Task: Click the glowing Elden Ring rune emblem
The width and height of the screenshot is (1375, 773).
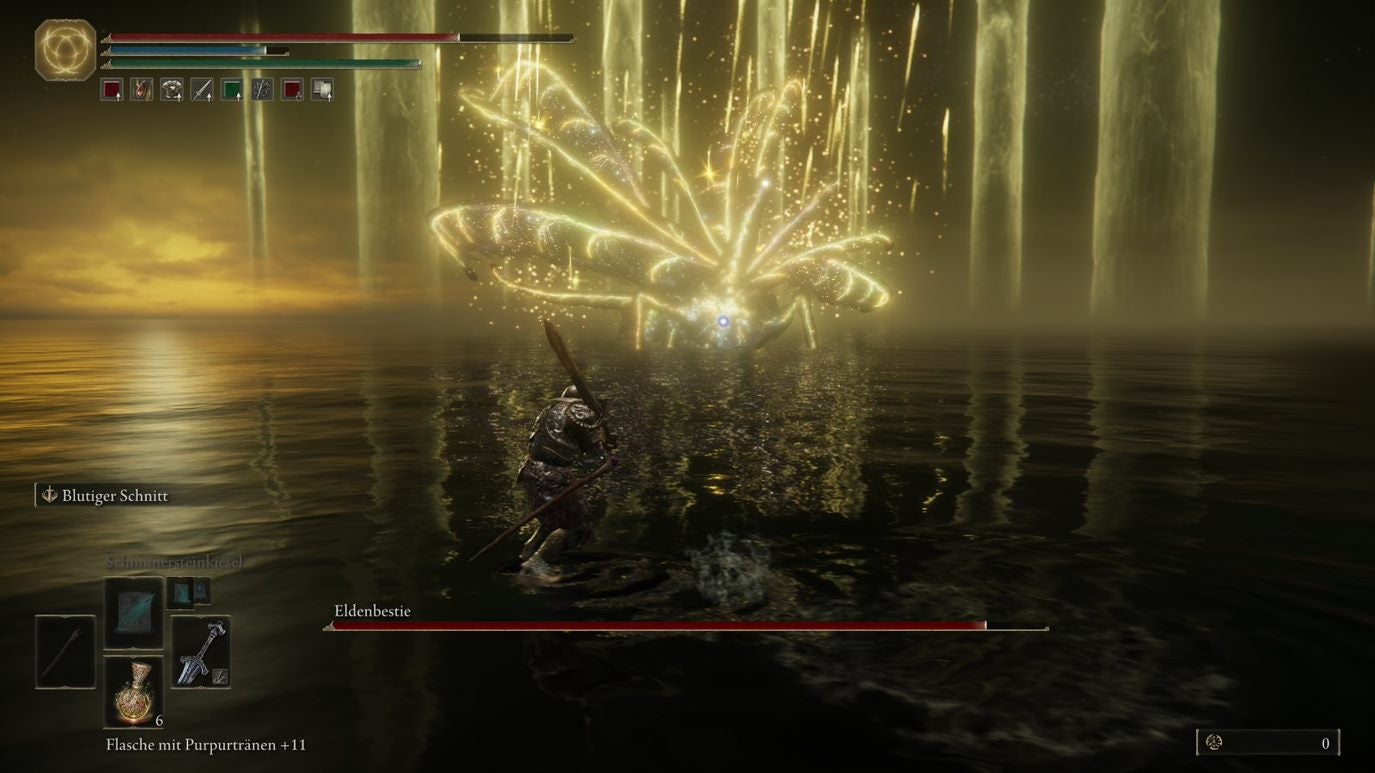Action: [x=66, y=49]
